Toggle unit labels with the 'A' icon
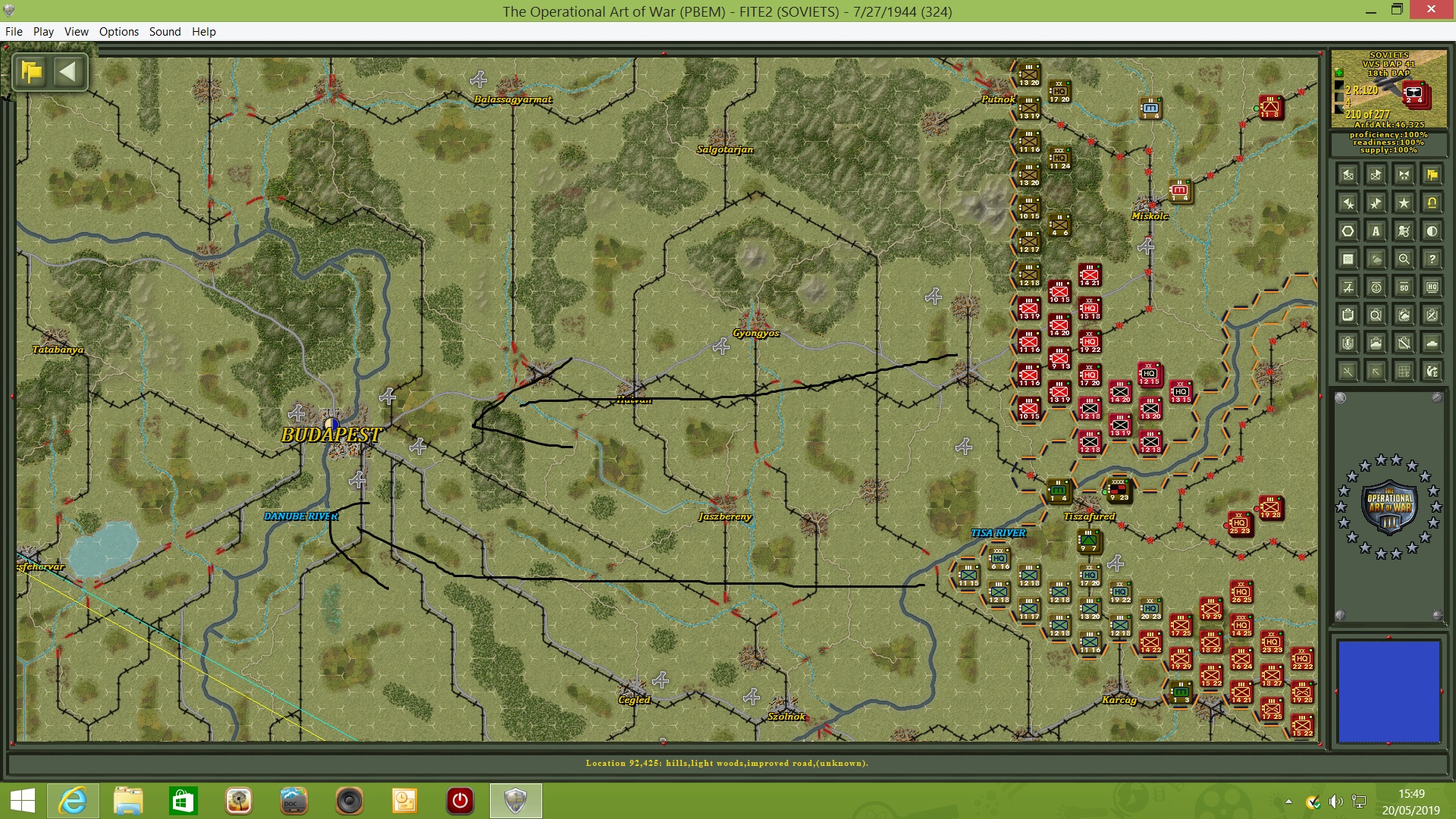1456x819 pixels. (x=1376, y=232)
